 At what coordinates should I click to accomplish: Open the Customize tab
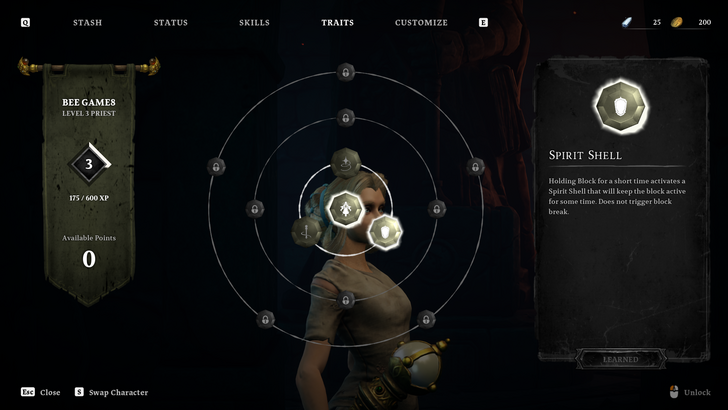click(421, 22)
